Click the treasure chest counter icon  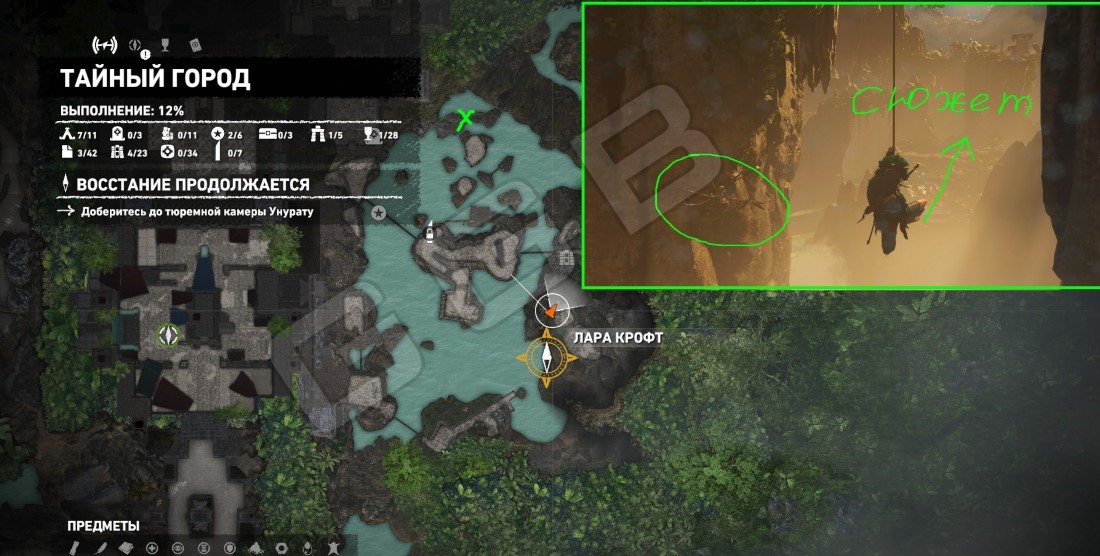pyautogui.click(x=267, y=134)
